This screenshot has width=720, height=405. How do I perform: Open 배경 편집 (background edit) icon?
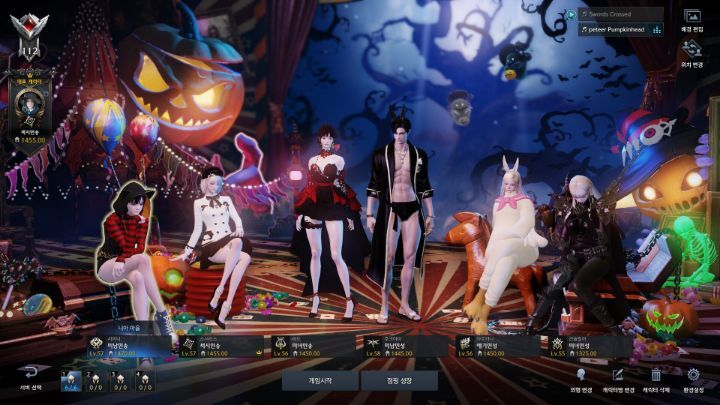coord(692,19)
